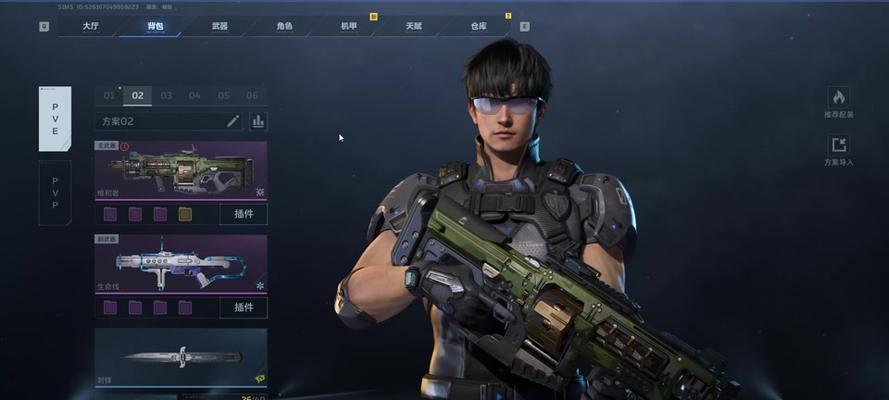This screenshot has width=889, height=400.
Task: Choose loadout preset 01
Action: pyautogui.click(x=109, y=96)
